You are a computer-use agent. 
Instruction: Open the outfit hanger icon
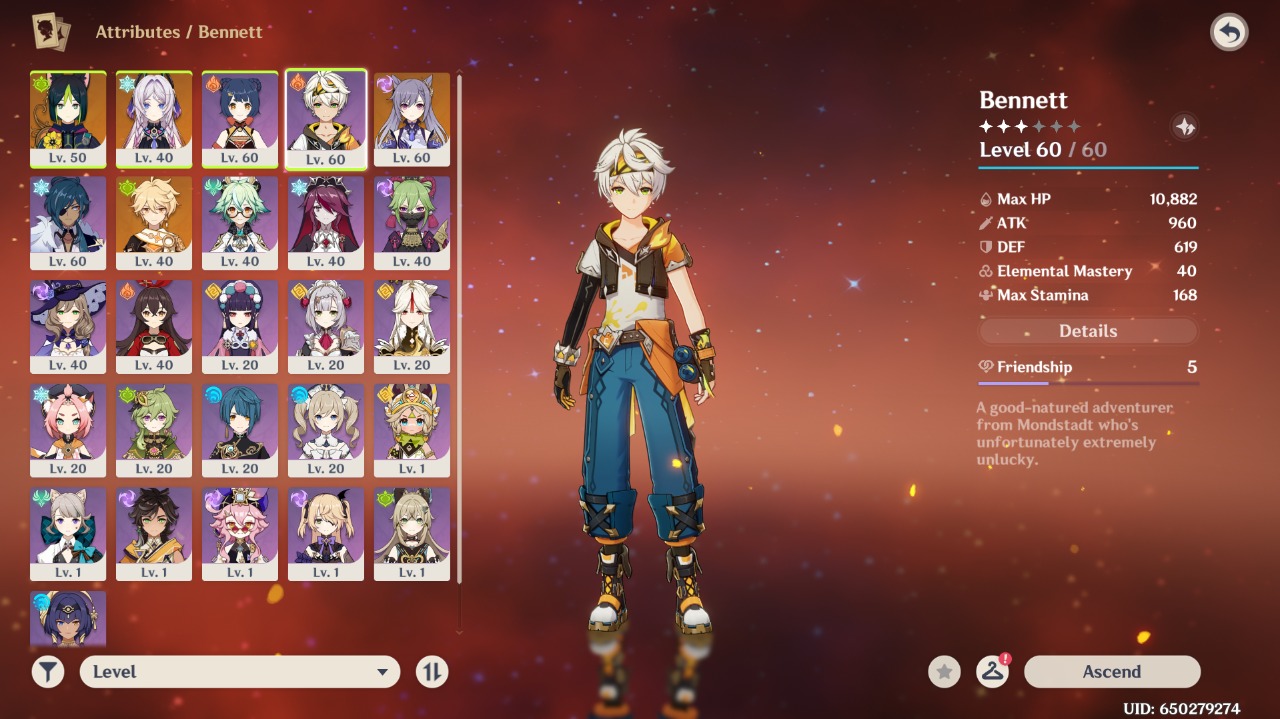(992, 672)
